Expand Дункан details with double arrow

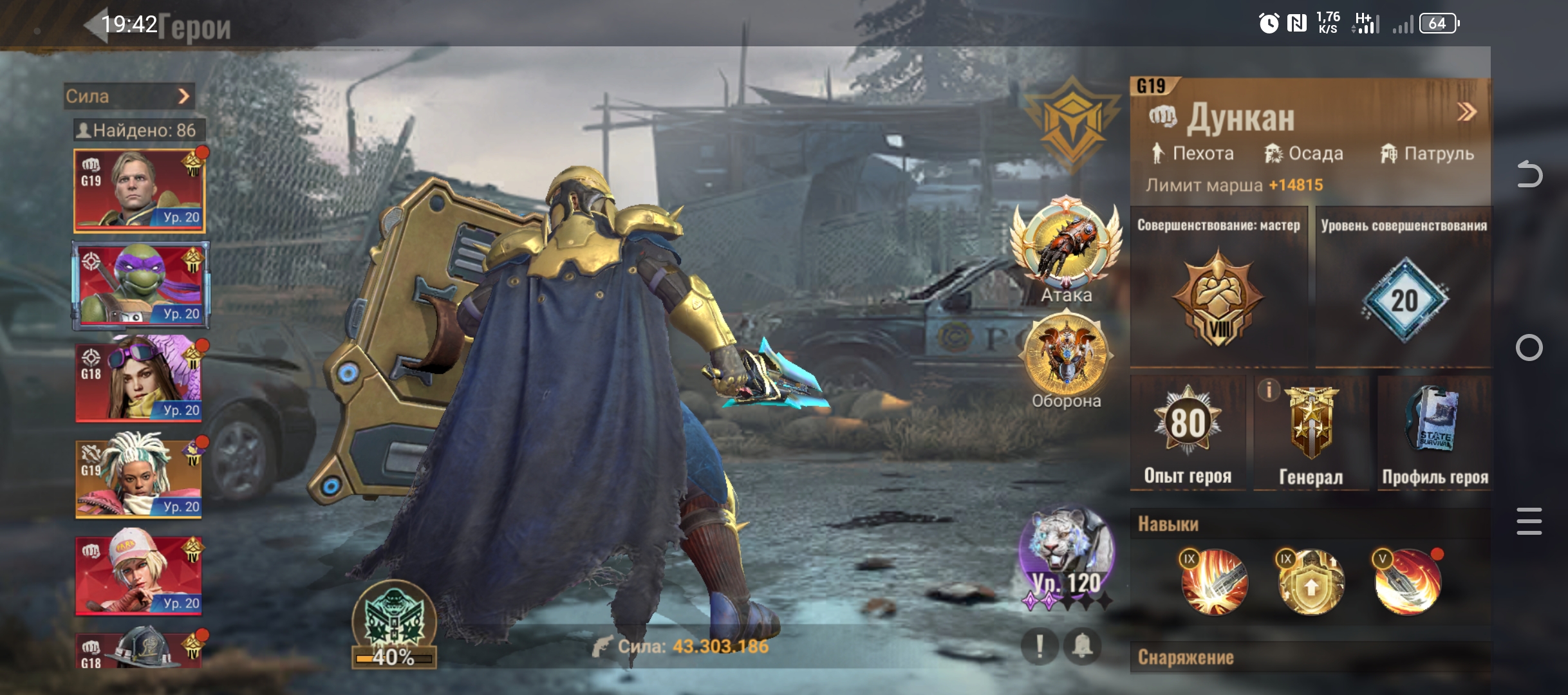click(1467, 113)
